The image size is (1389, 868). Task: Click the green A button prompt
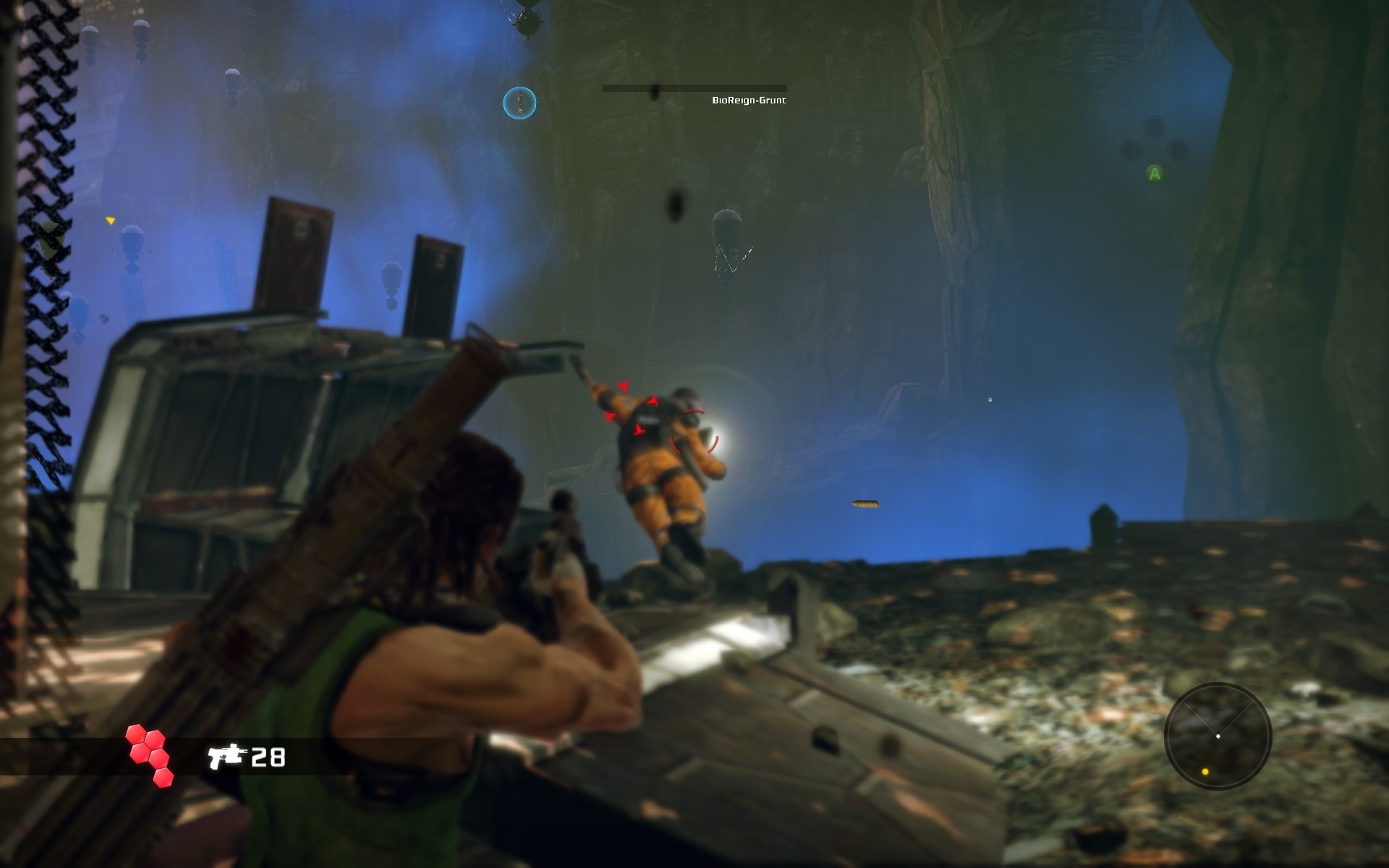coord(1155,174)
